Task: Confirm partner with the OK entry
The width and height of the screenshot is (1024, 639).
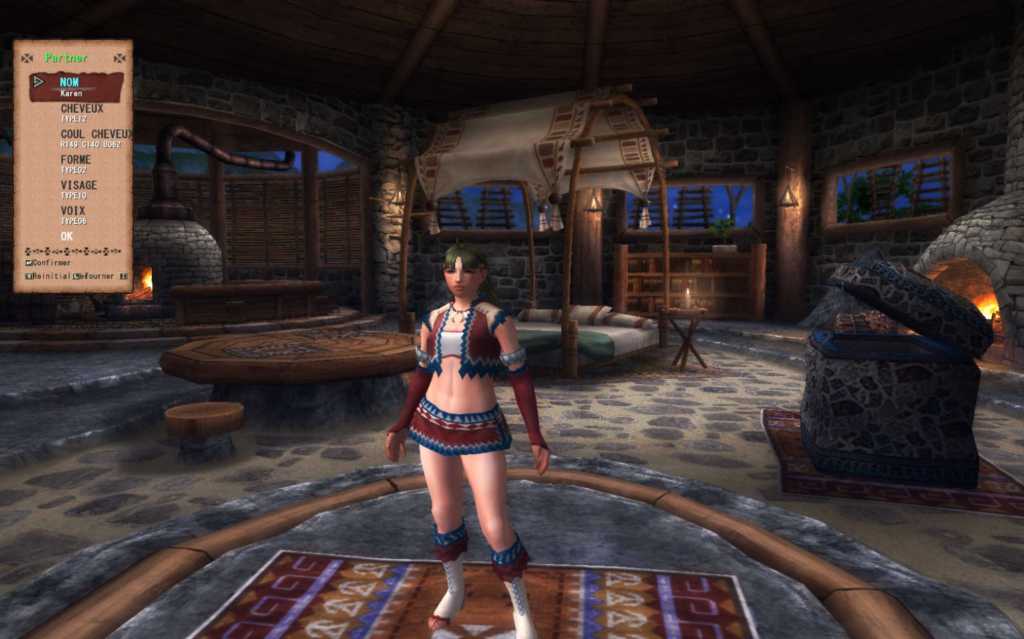Action: [67, 236]
